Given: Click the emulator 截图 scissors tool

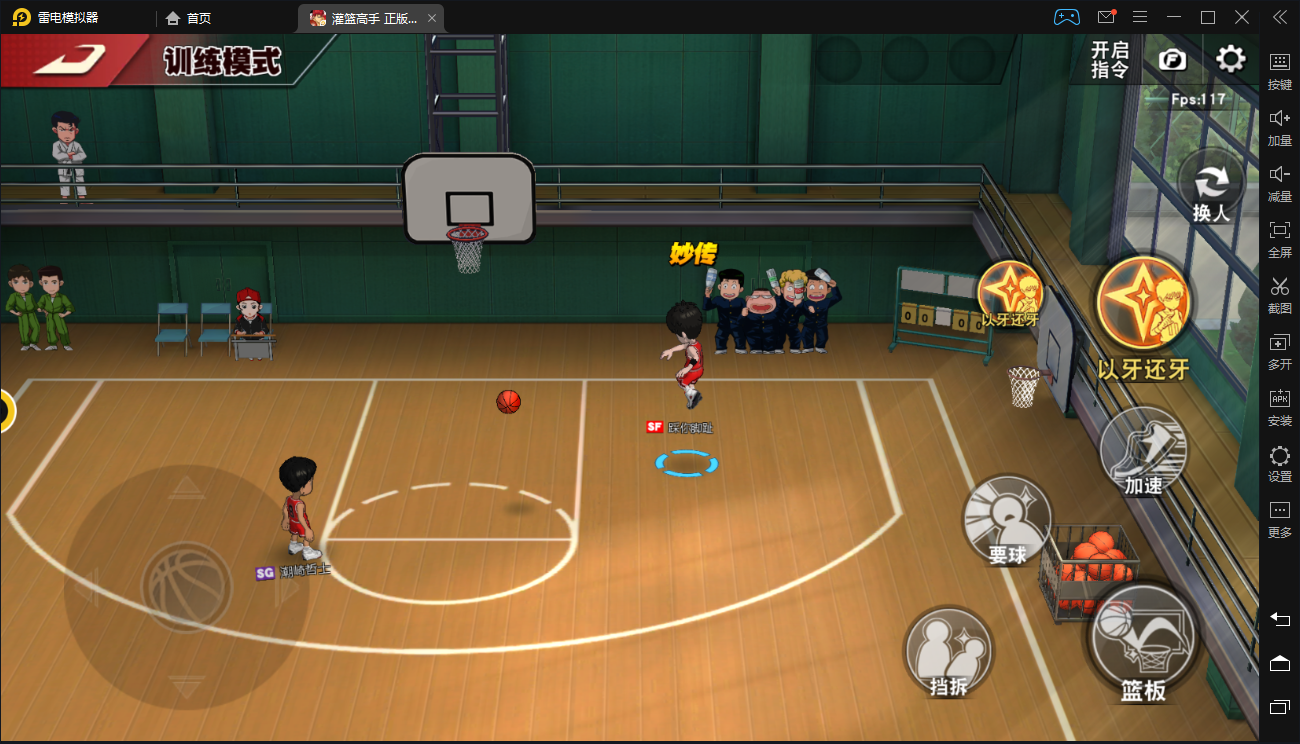Looking at the screenshot, I should point(1280,293).
